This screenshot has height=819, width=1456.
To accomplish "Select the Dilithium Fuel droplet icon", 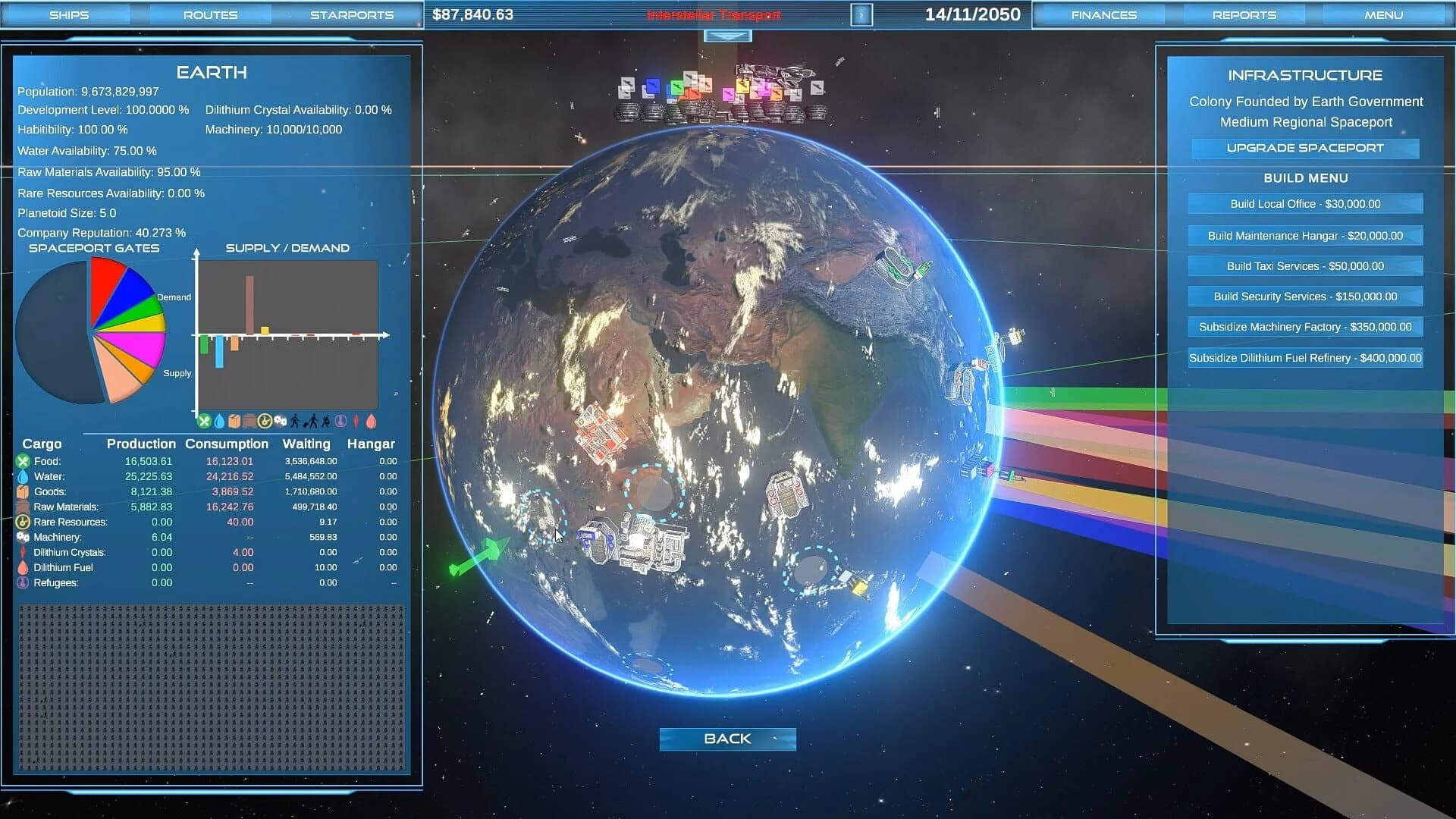I will coord(21,567).
